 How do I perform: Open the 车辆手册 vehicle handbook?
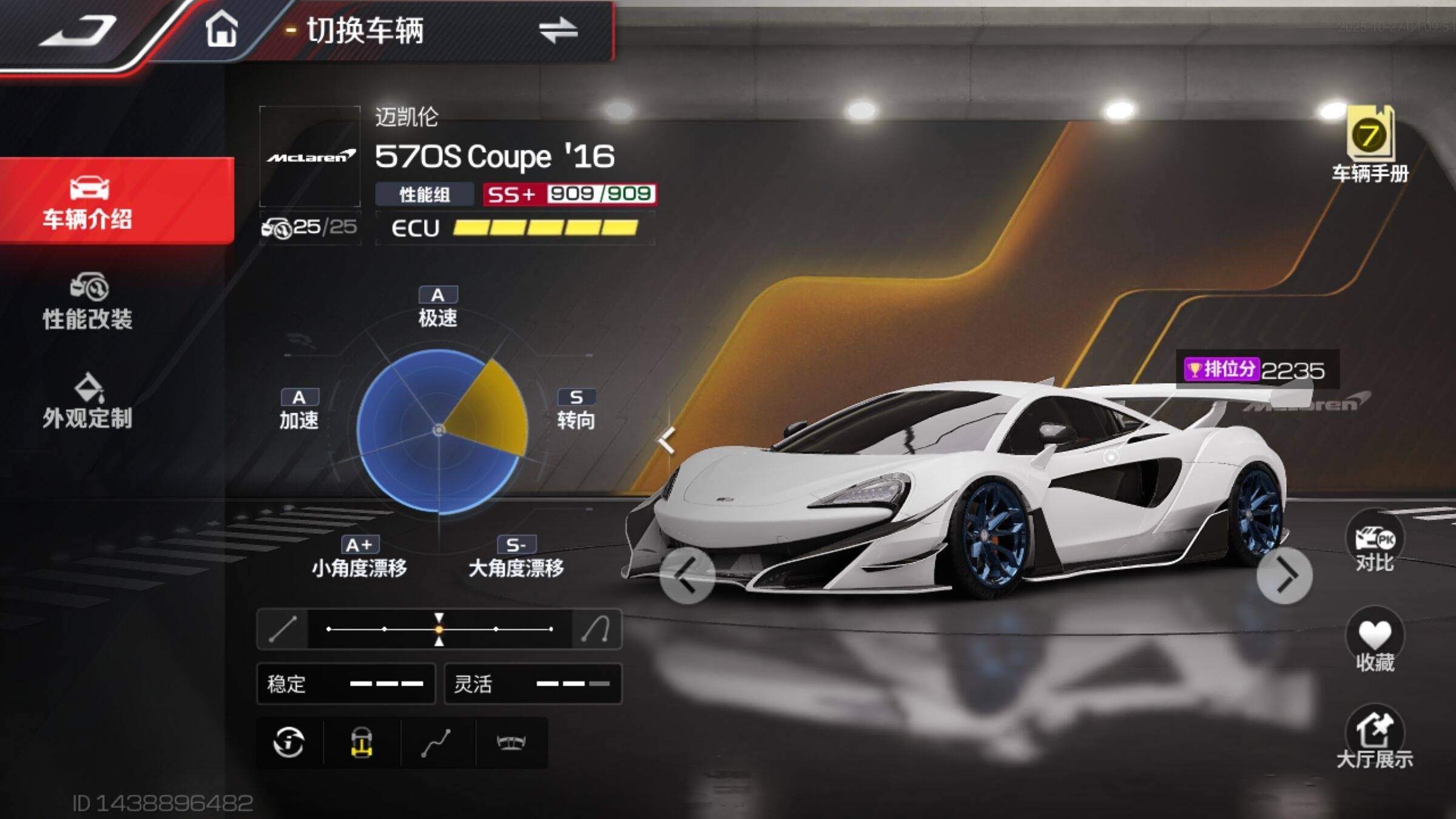coord(1370,146)
